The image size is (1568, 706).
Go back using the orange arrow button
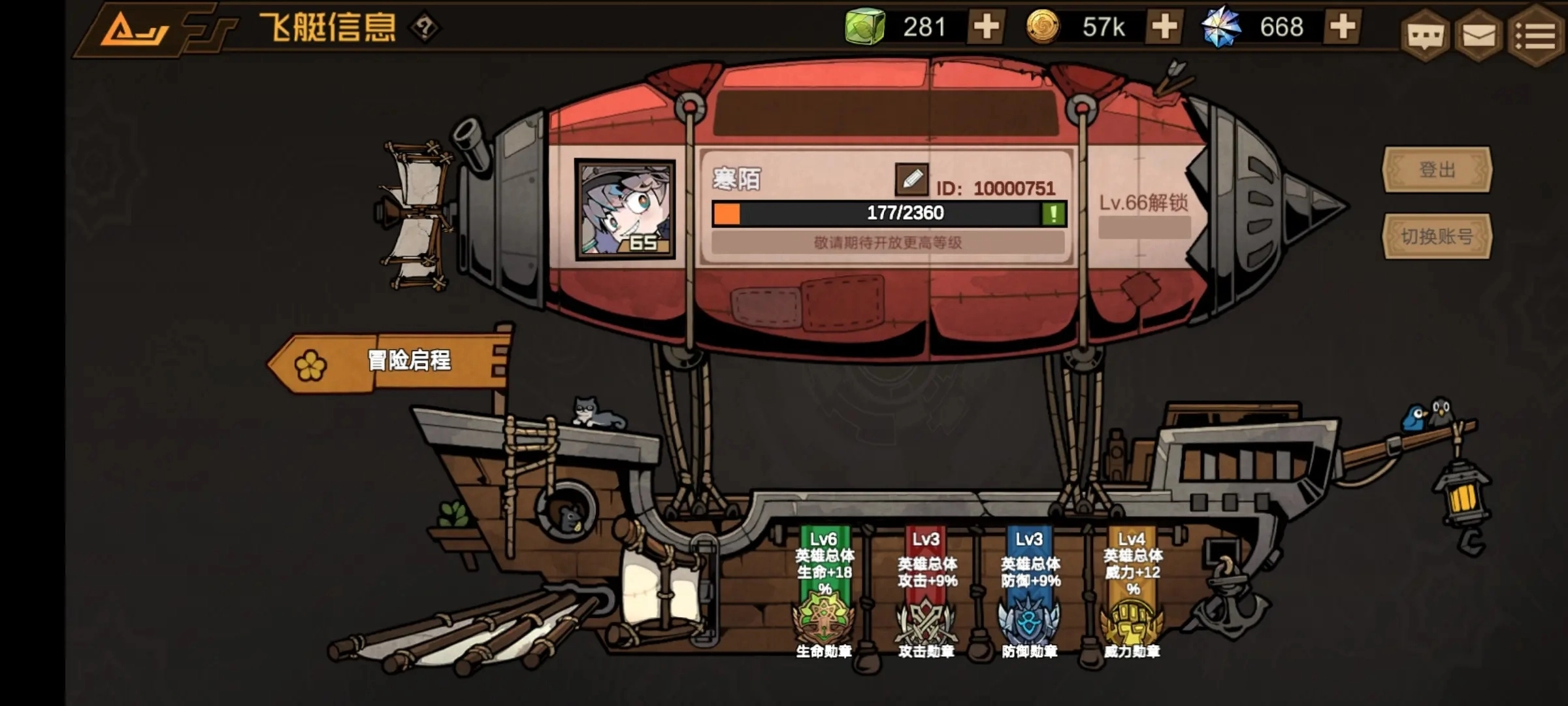click(135, 29)
